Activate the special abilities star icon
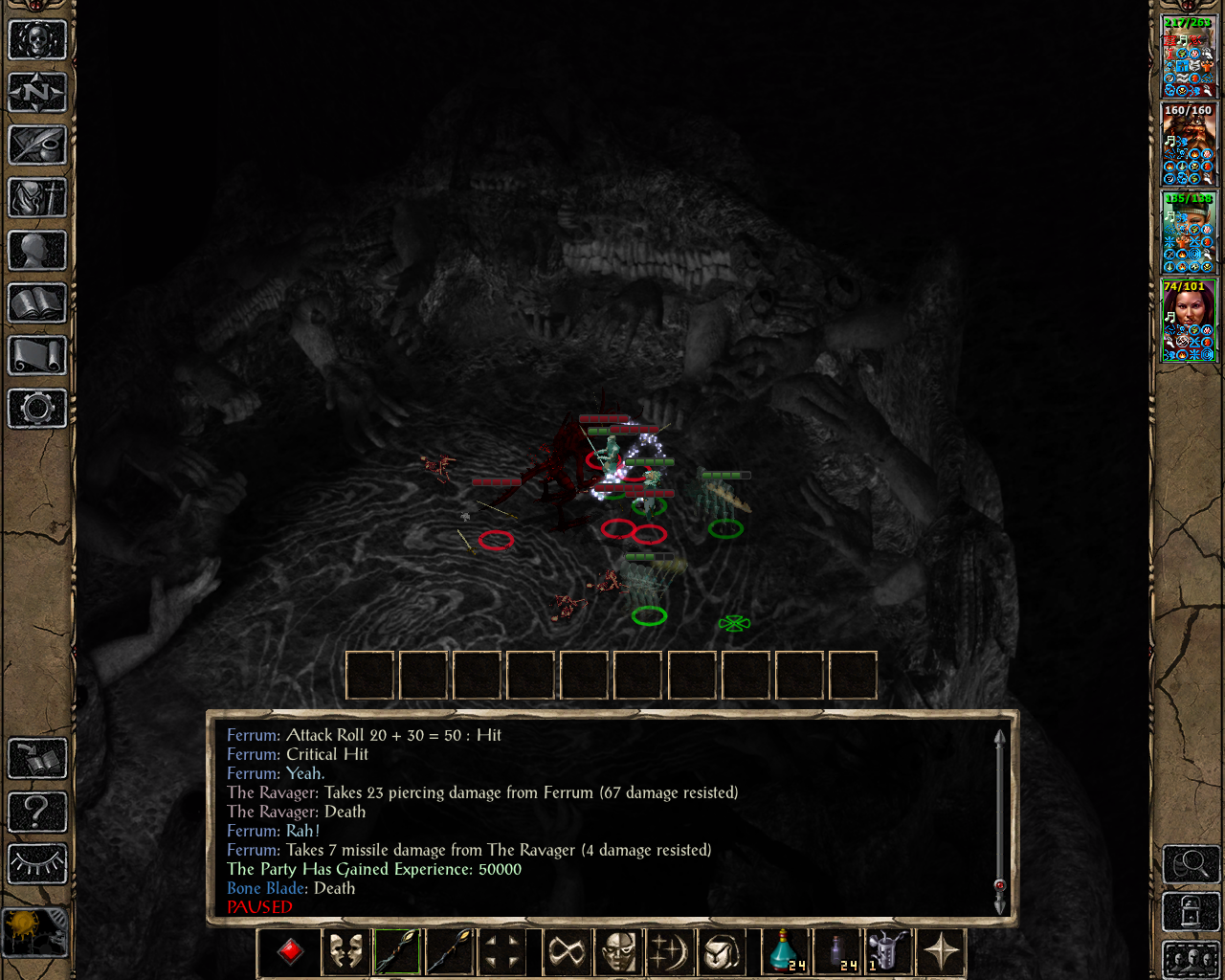Viewport: 1225px width, 980px height. click(x=941, y=950)
